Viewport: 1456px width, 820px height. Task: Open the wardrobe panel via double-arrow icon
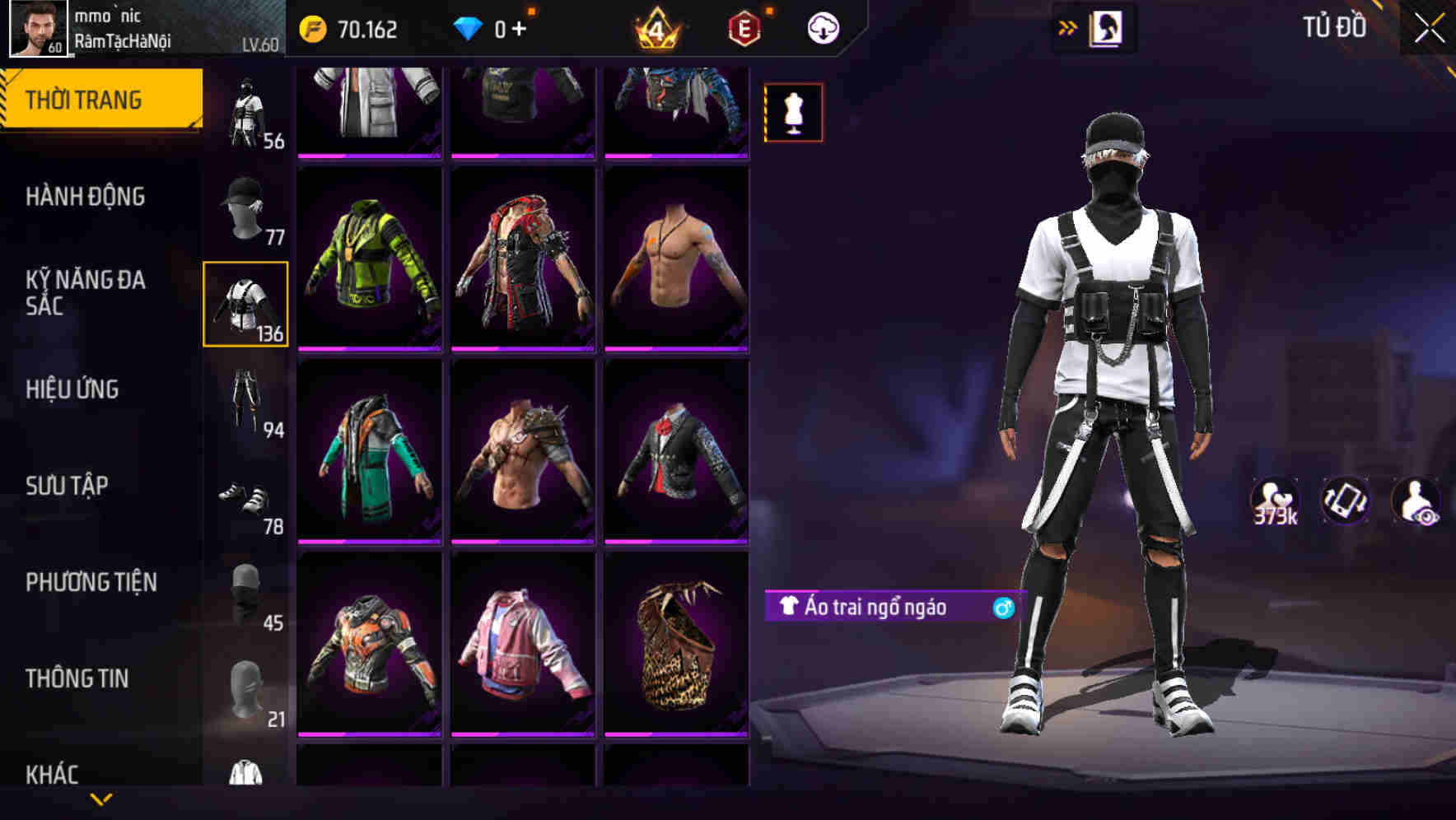coord(1068,26)
